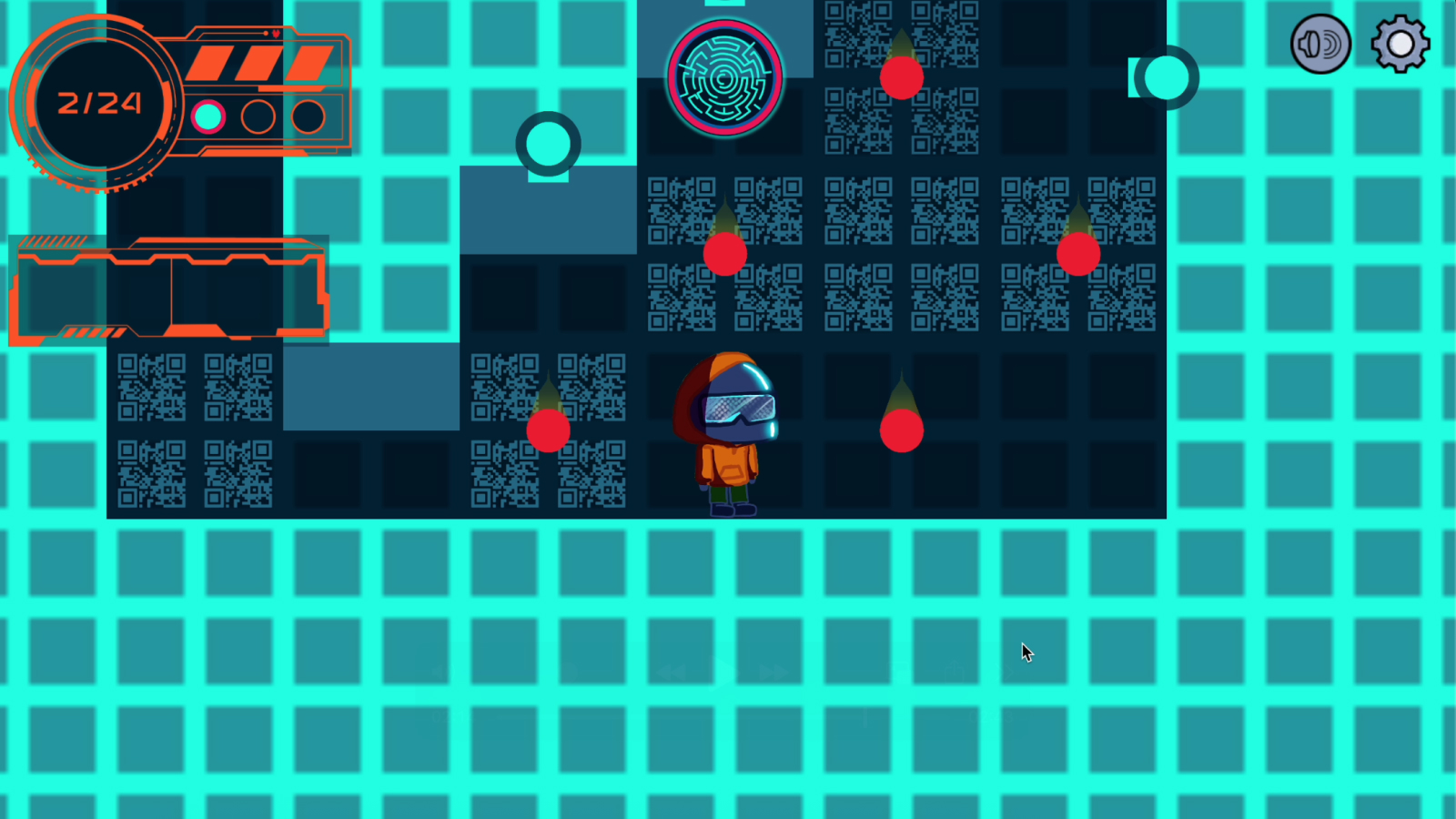Enable the rightmost circle slot indicator
This screenshot has width=1456, height=819.
point(307,116)
